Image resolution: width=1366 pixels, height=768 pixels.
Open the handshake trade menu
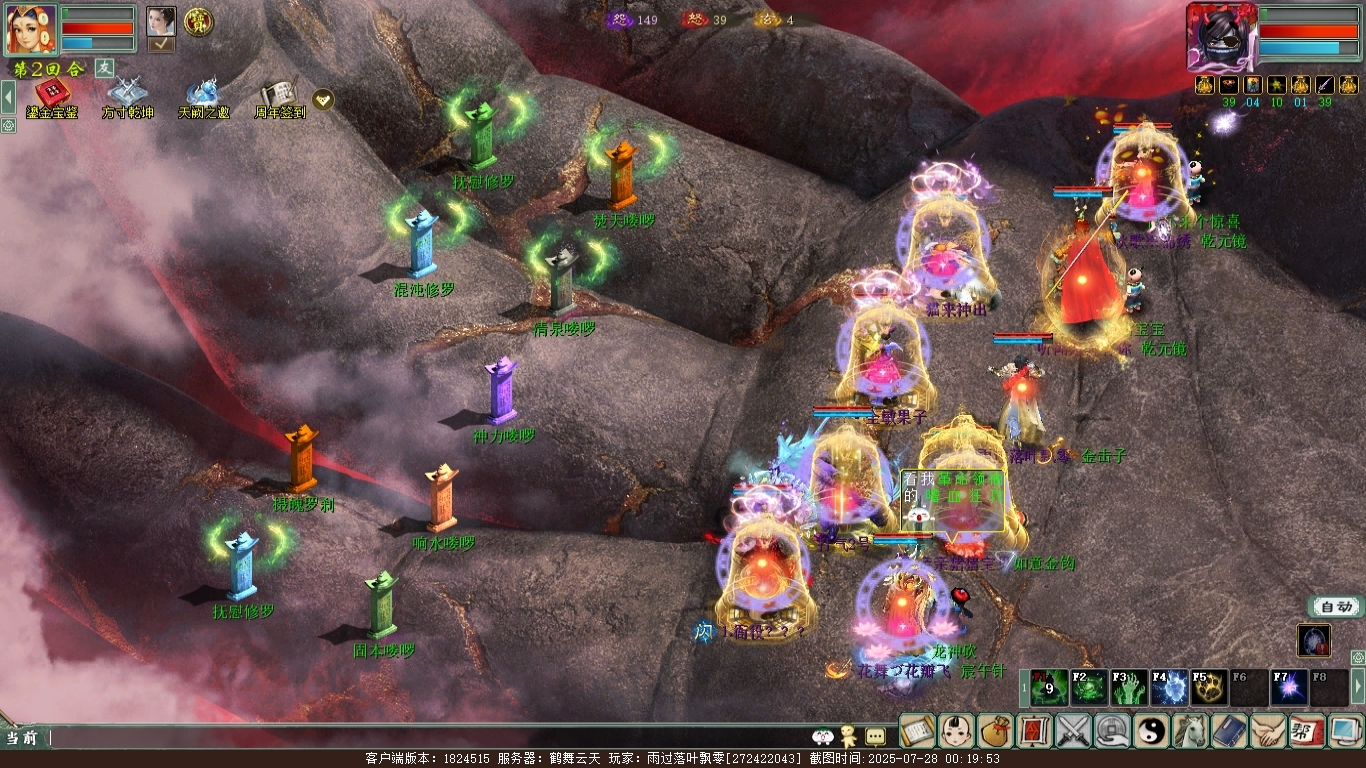(1269, 731)
